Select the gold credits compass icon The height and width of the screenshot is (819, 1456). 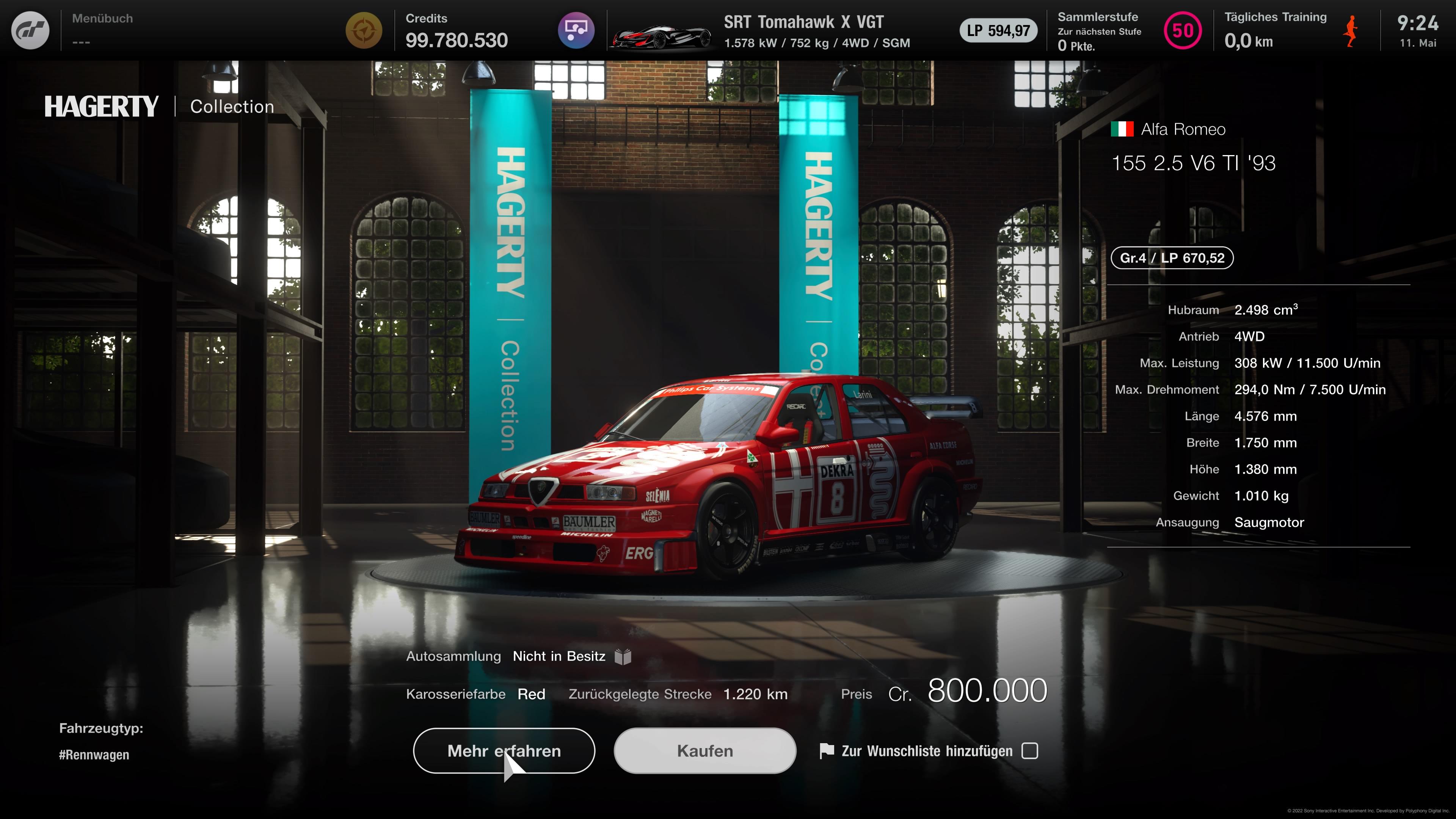(364, 30)
